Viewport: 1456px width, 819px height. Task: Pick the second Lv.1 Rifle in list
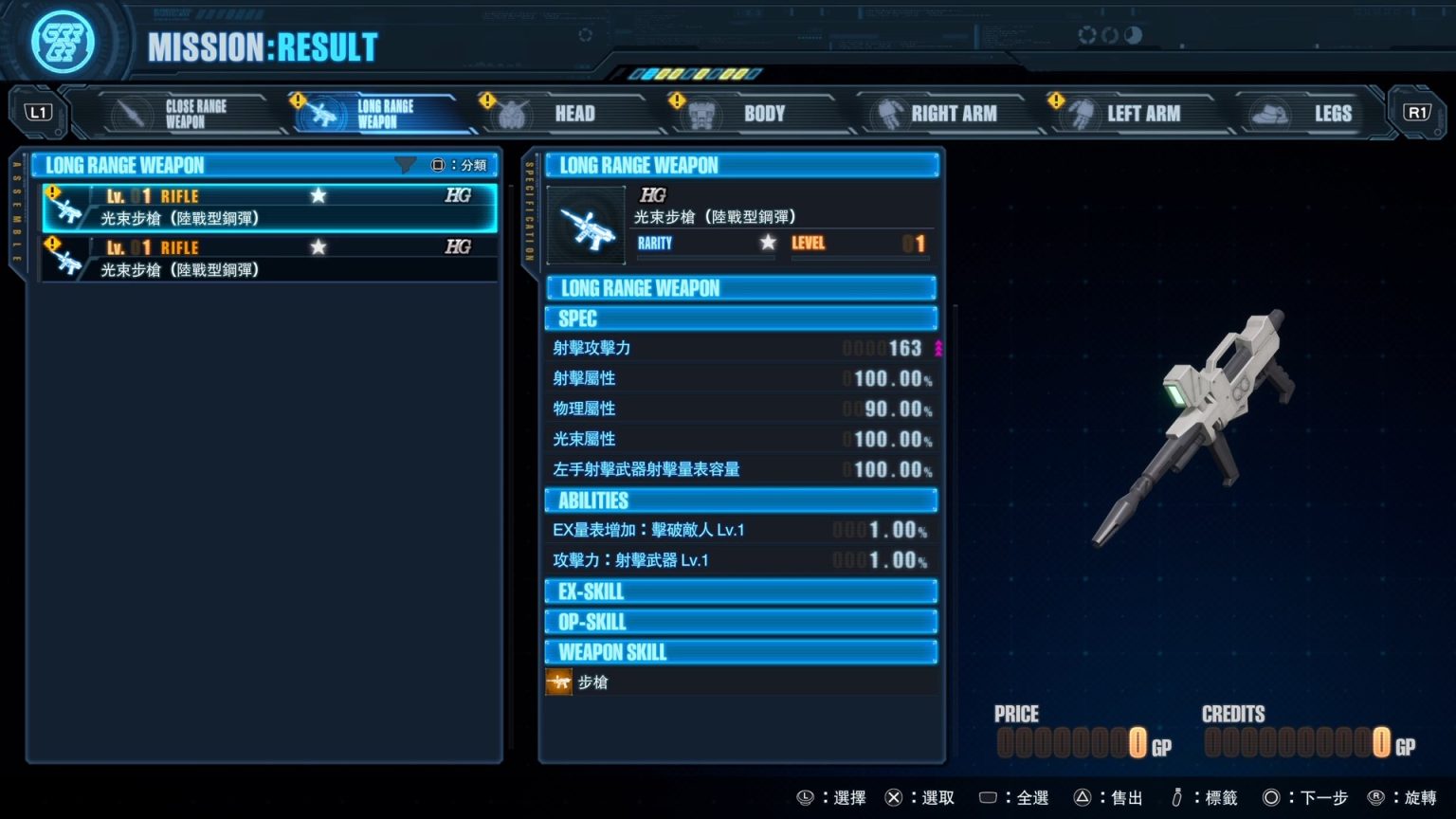269,259
